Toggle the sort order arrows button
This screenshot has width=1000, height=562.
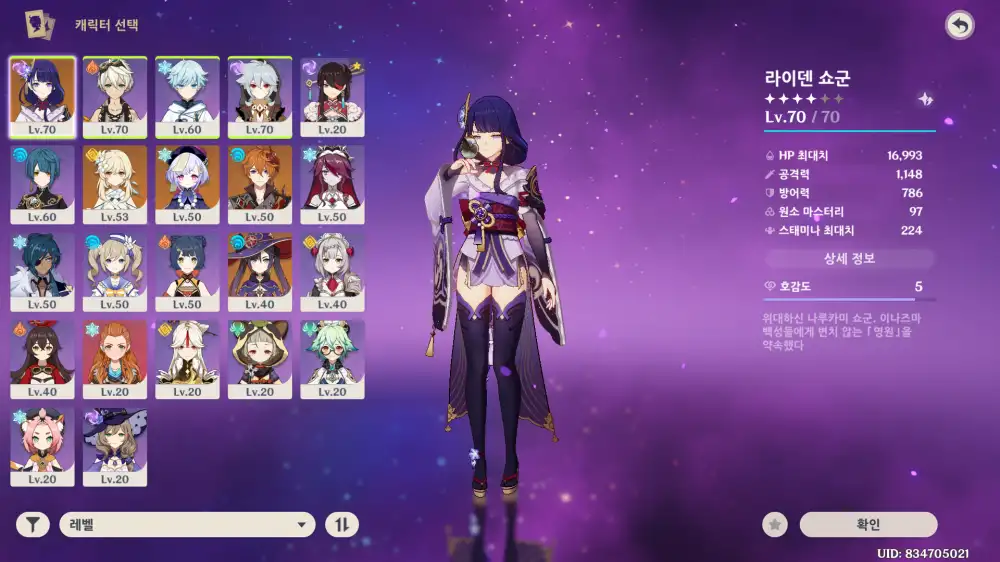342,525
